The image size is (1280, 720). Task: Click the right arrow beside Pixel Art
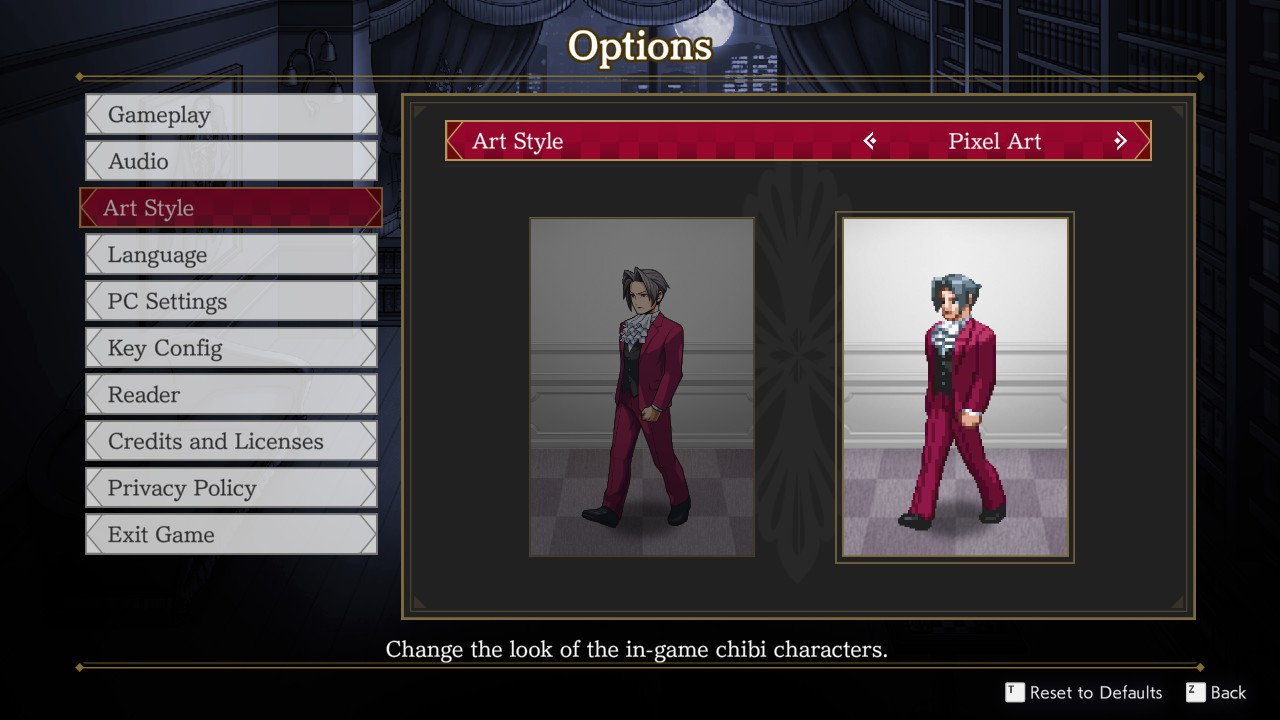(1120, 141)
